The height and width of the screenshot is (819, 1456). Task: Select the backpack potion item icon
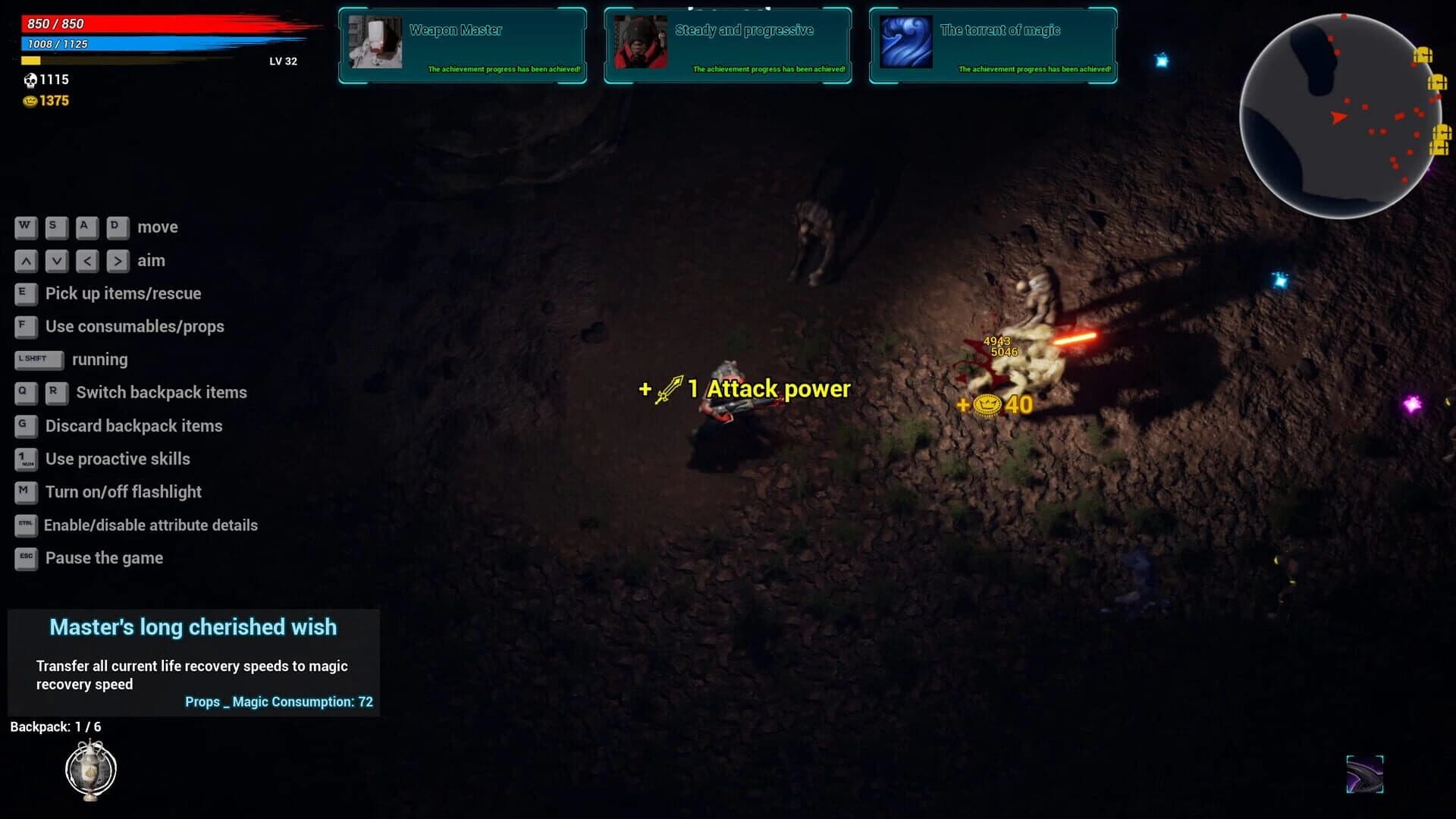coord(89,769)
